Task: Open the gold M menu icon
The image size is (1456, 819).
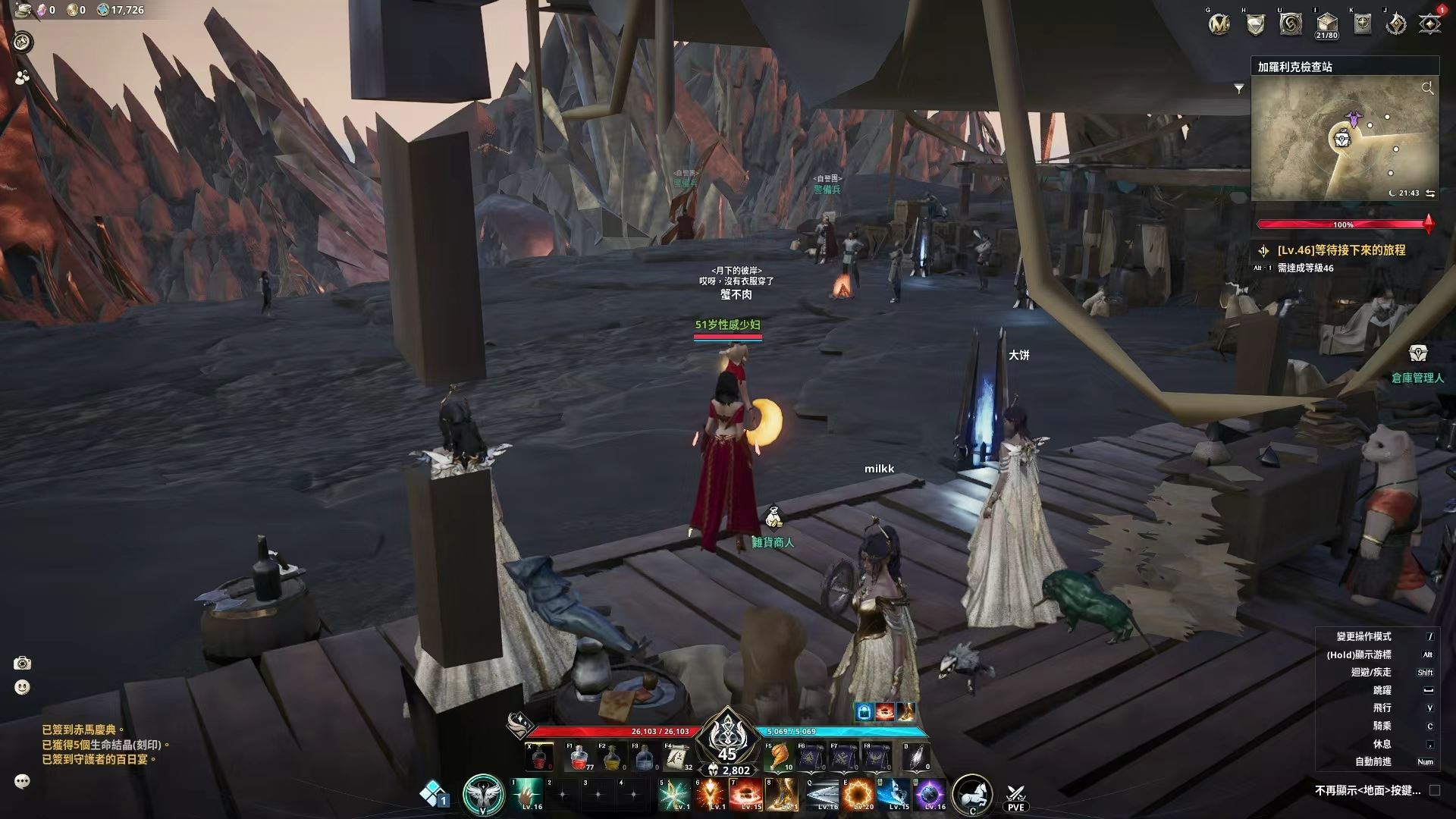Action: click(x=1219, y=24)
